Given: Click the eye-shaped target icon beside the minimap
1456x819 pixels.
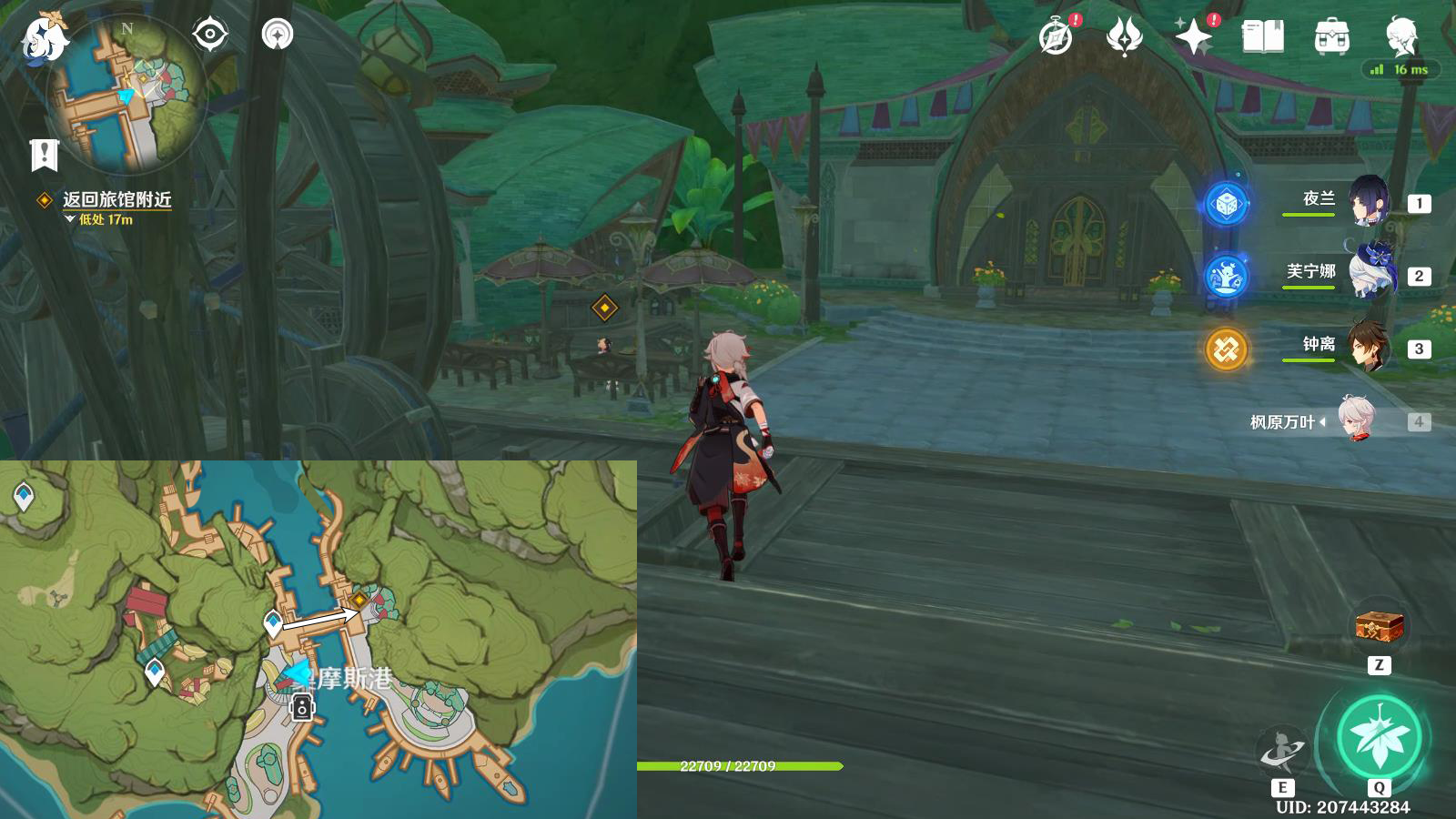Looking at the screenshot, I should [x=210, y=35].
